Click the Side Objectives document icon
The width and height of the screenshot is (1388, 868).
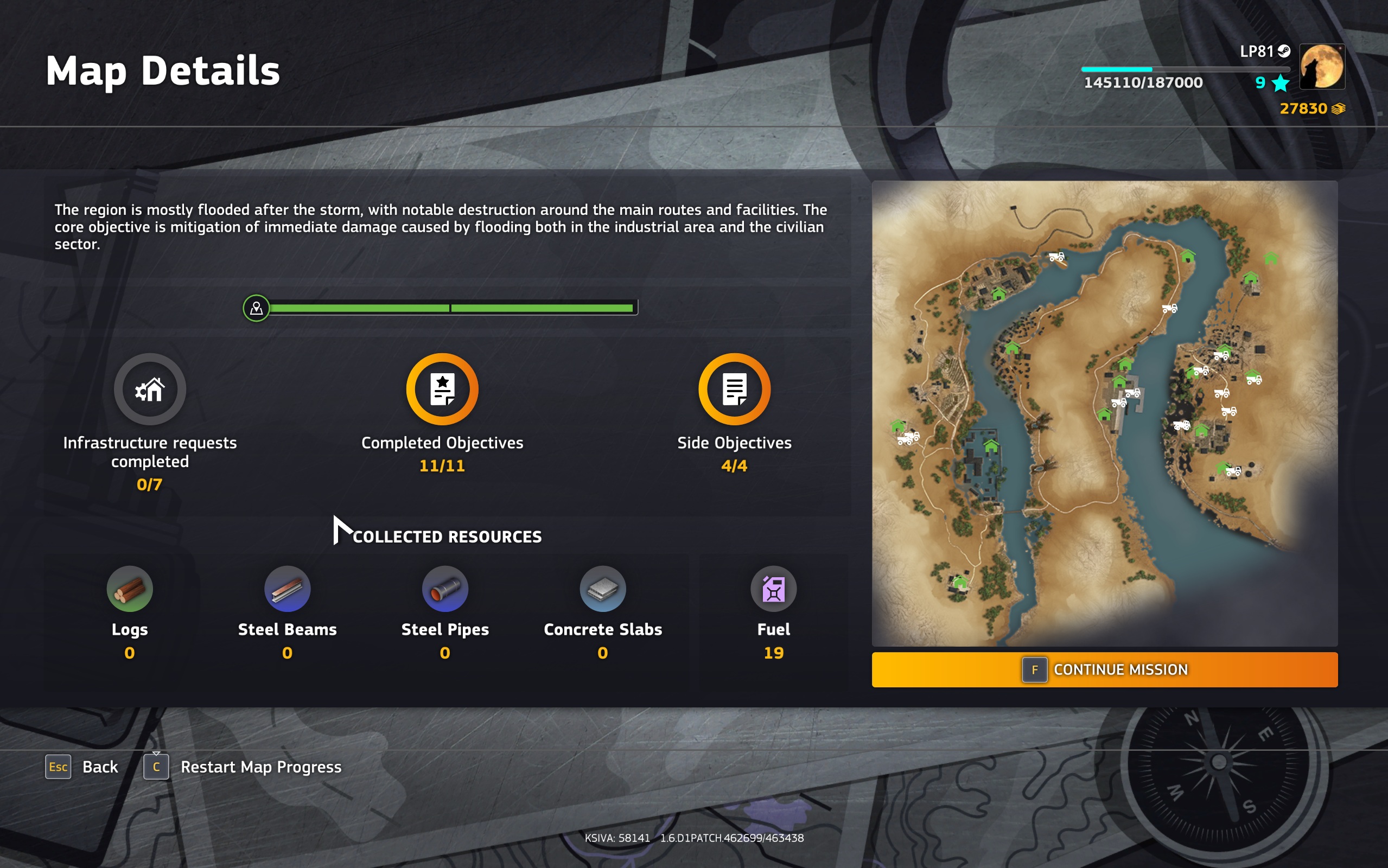[735, 388]
